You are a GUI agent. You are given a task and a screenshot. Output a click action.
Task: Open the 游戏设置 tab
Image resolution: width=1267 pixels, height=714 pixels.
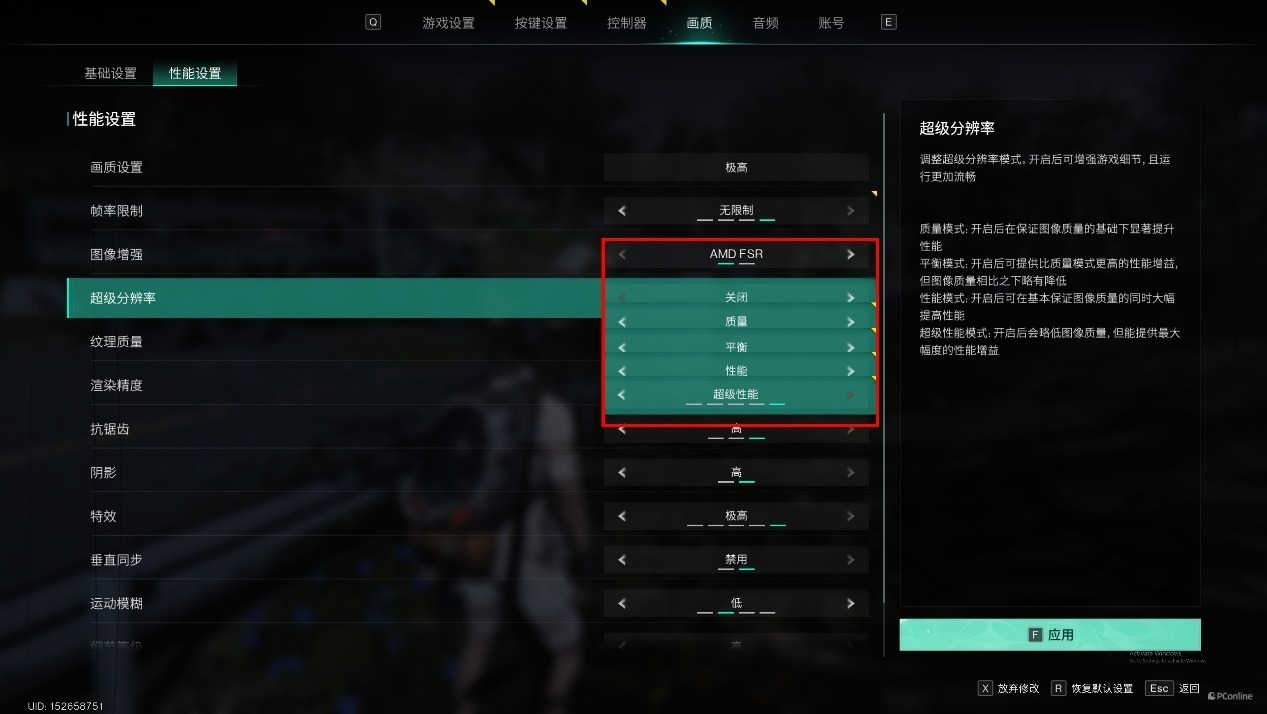448,23
